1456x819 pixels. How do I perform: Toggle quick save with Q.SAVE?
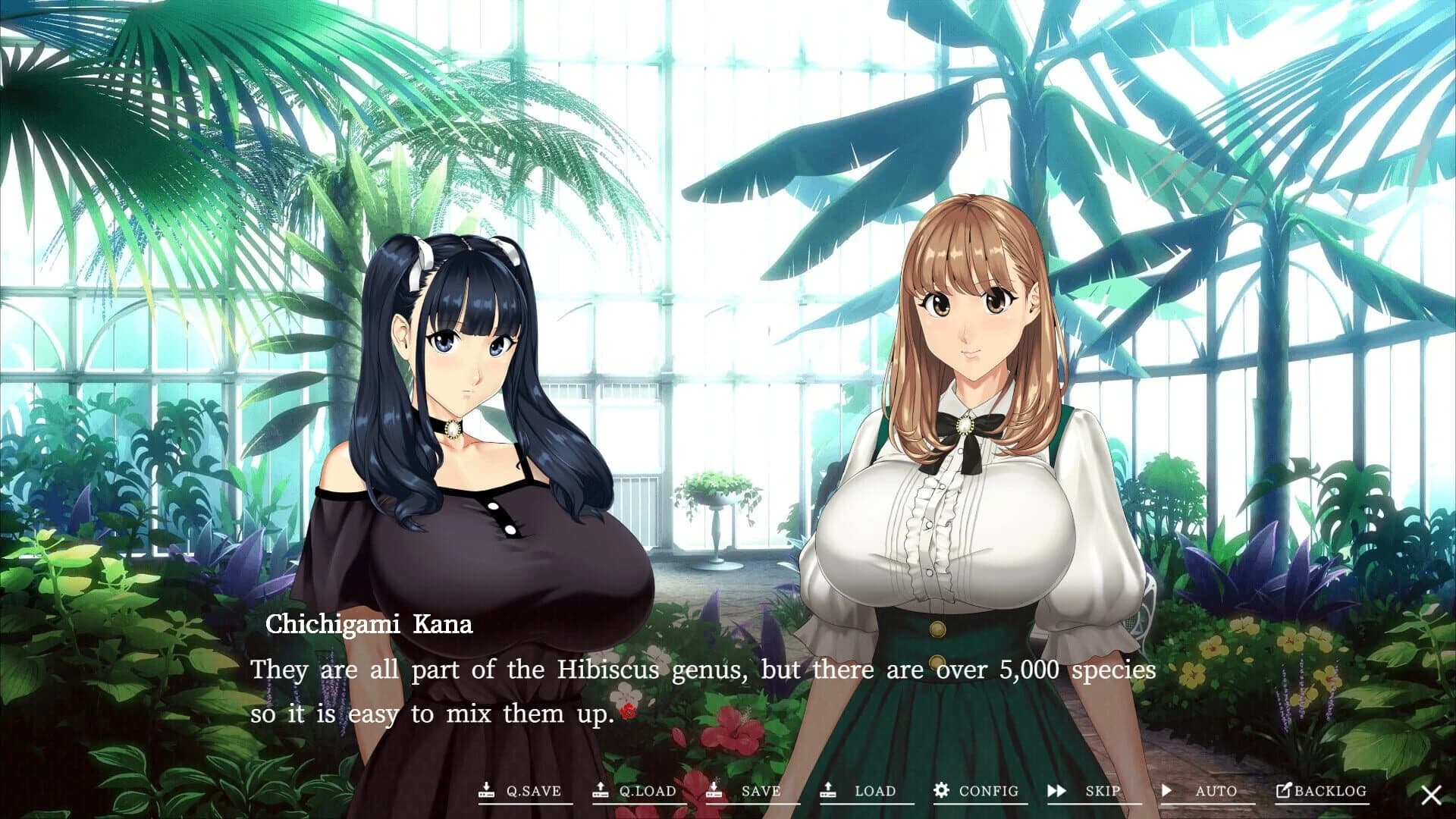click(x=531, y=791)
